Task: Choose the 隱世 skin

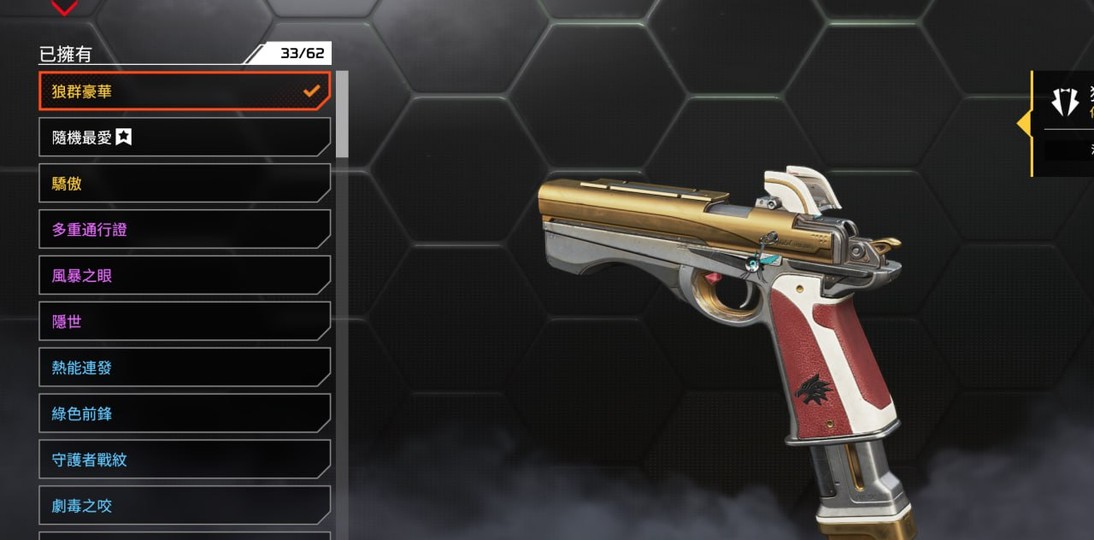Action: (x=184, y=321)
